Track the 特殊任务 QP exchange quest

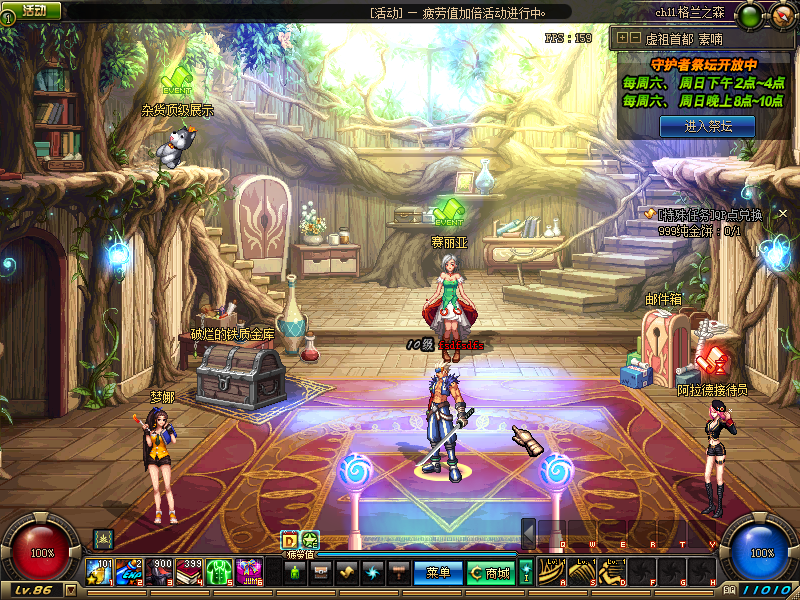[x=704, y=214]
